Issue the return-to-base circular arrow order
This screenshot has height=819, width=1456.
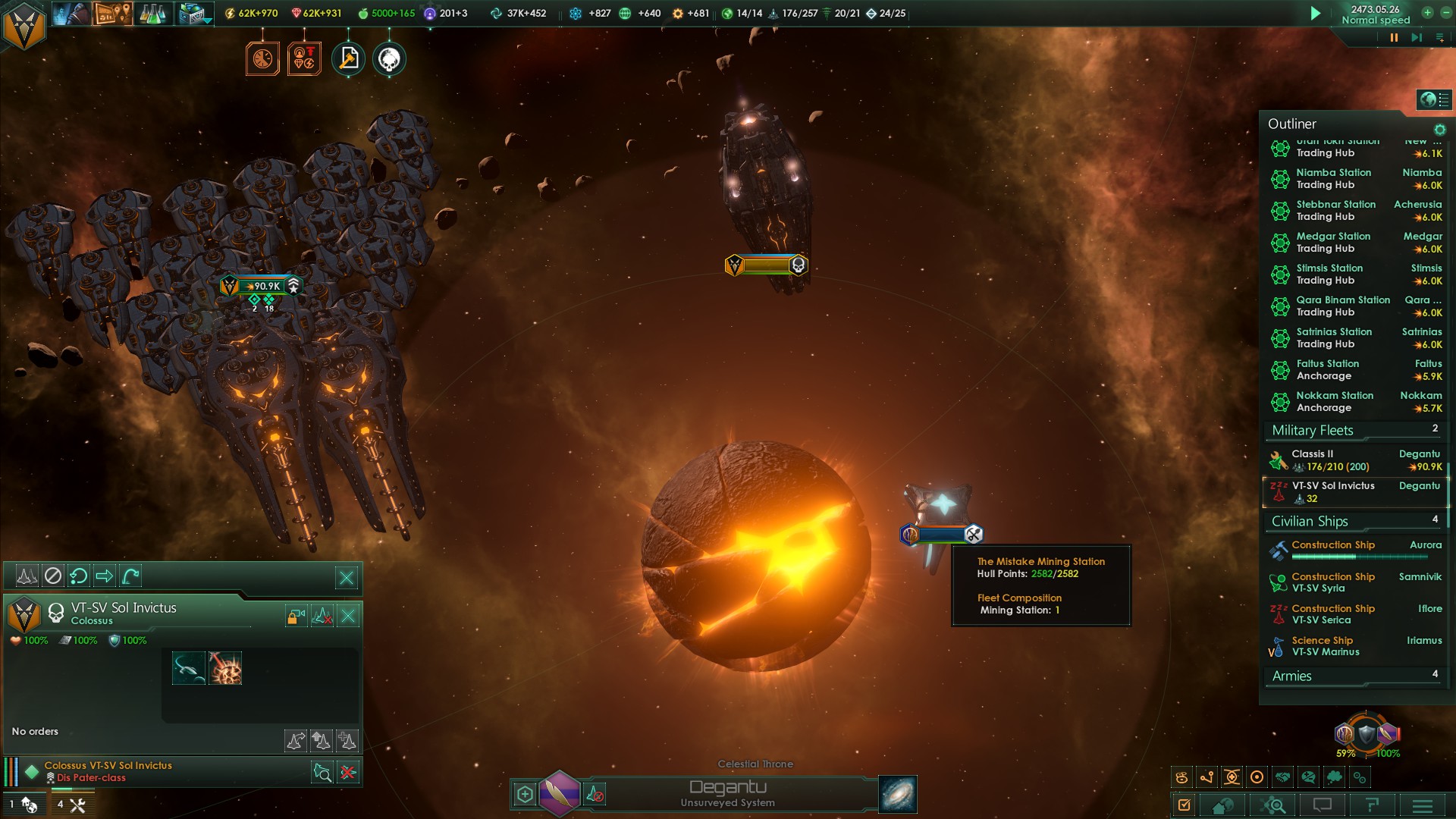pos(78,576)
